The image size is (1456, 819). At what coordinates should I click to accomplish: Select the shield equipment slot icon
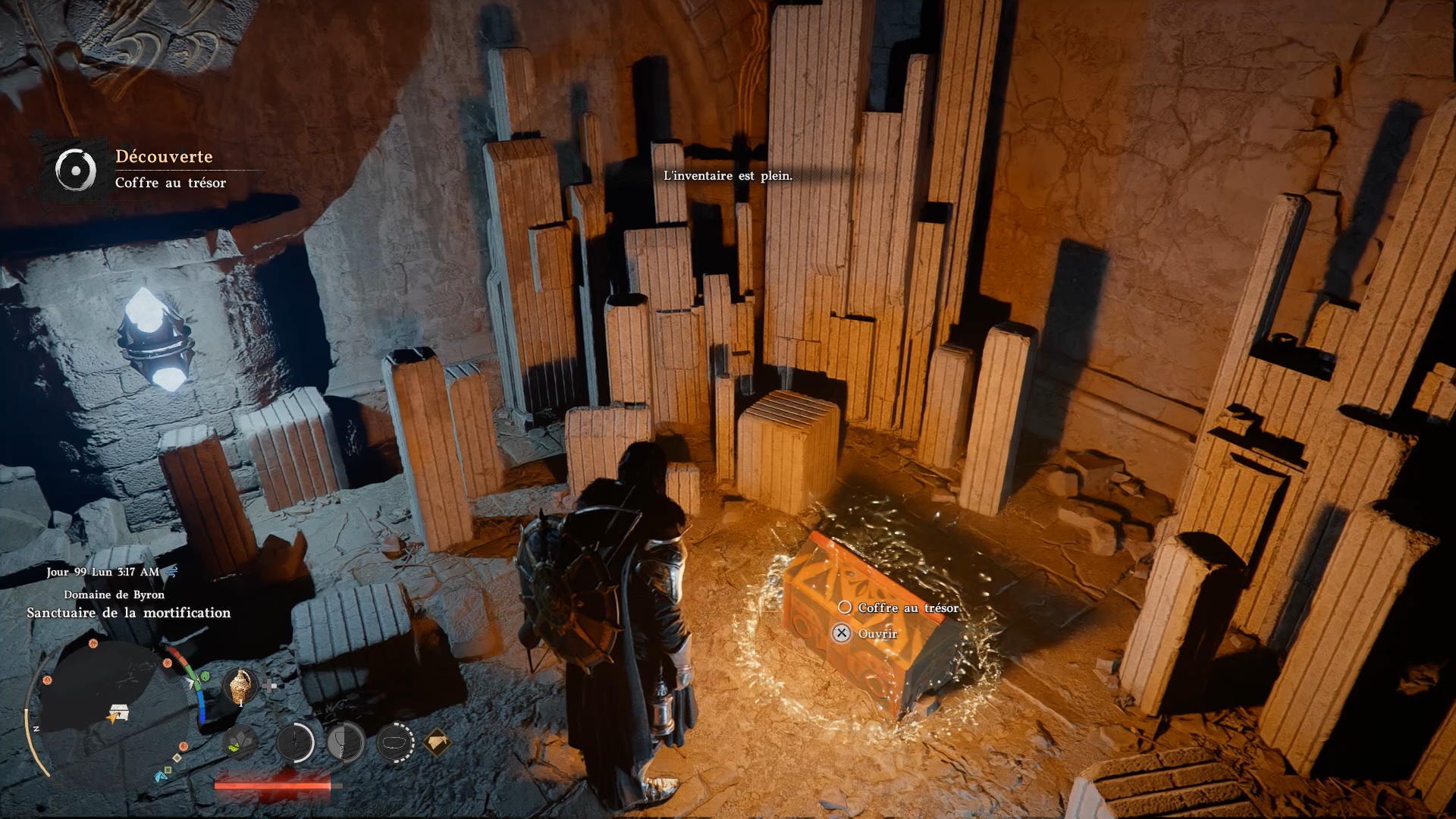pos(346,741)
